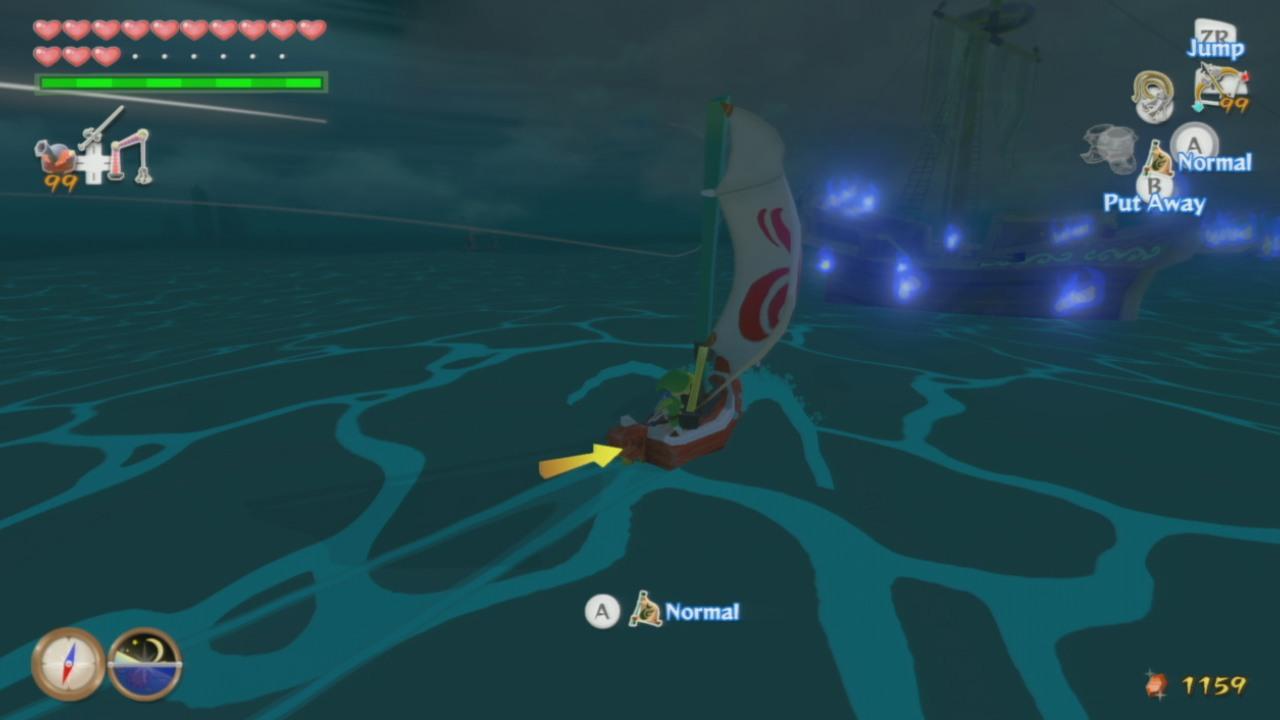Choose the Wind Waker baton icon
The image size is (1280, 720).
click(x=101, y=127)
